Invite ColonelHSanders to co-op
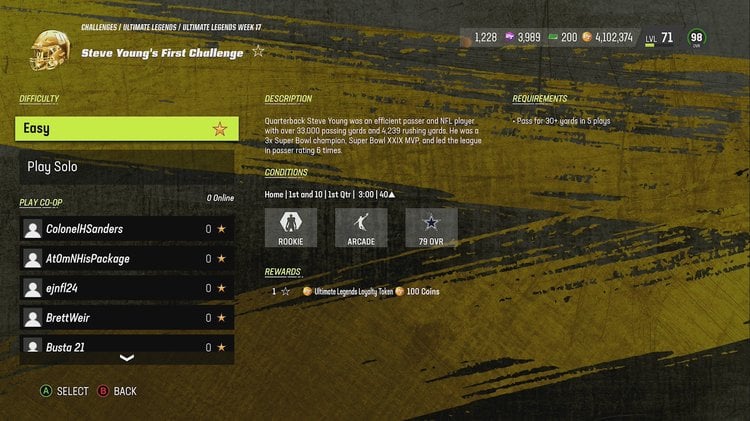 point(126,229)
